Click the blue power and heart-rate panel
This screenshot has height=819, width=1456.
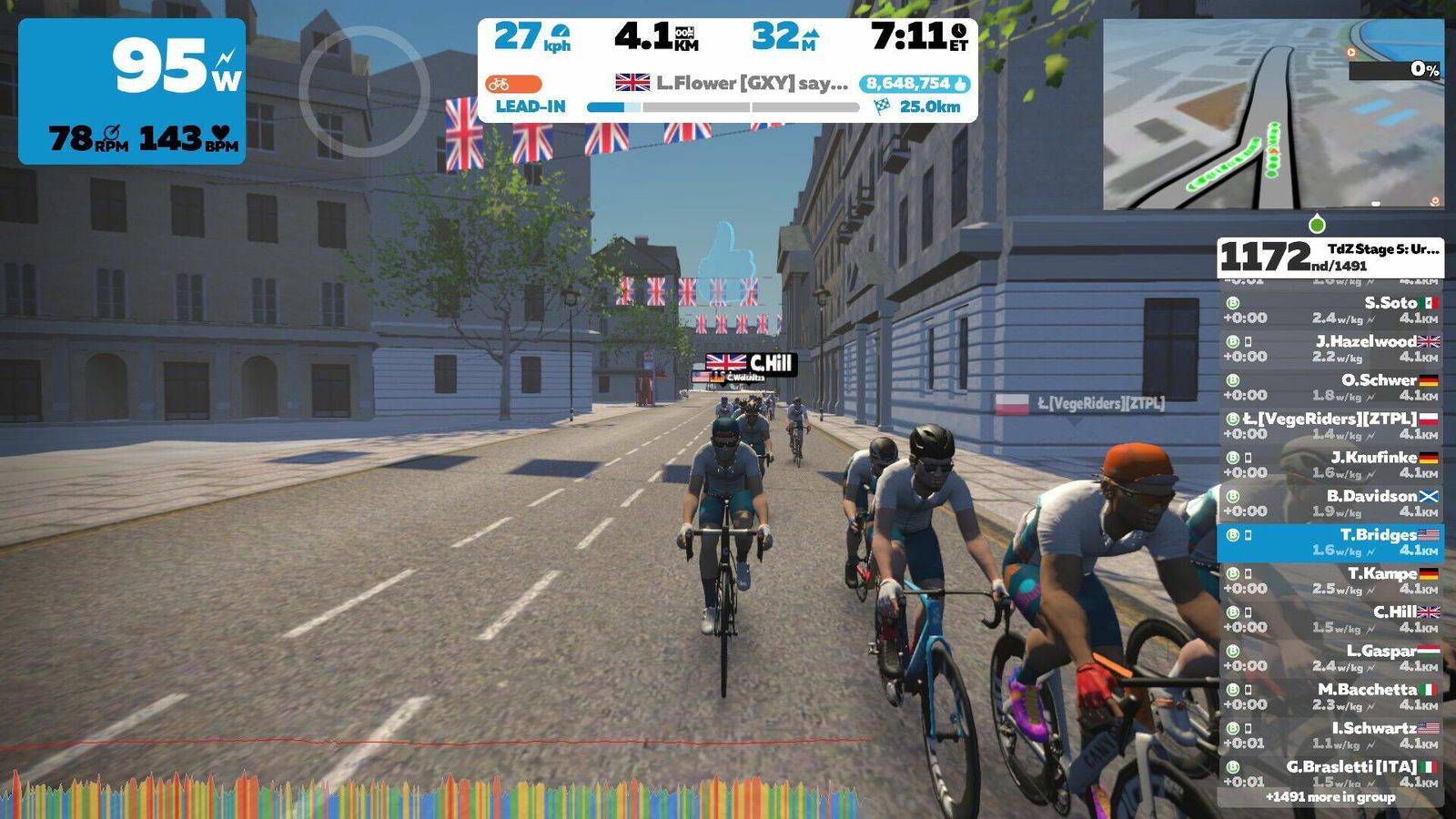132,91
